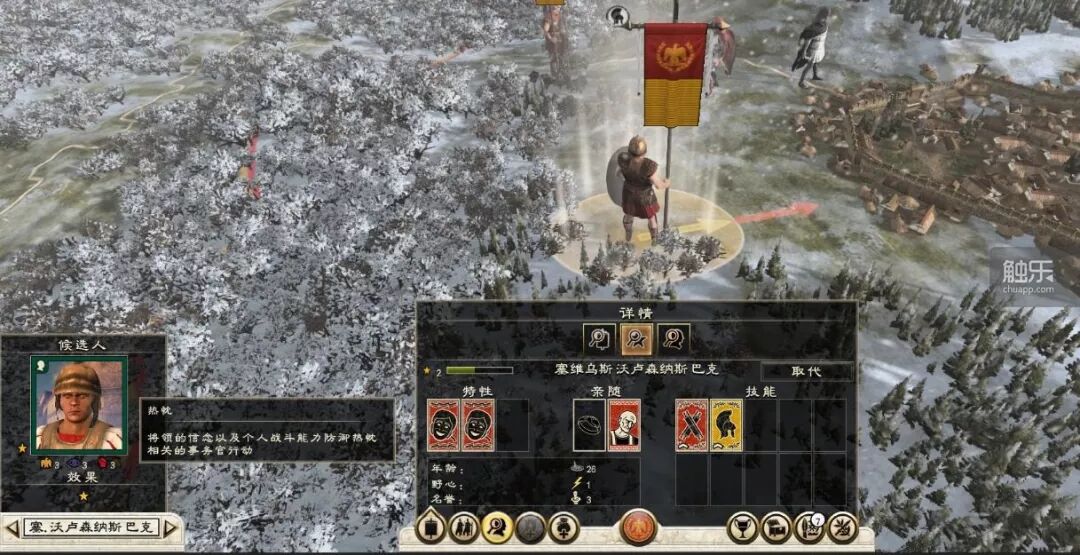
Task: Go to the next general with right arrow
Action: click(170, 527)
